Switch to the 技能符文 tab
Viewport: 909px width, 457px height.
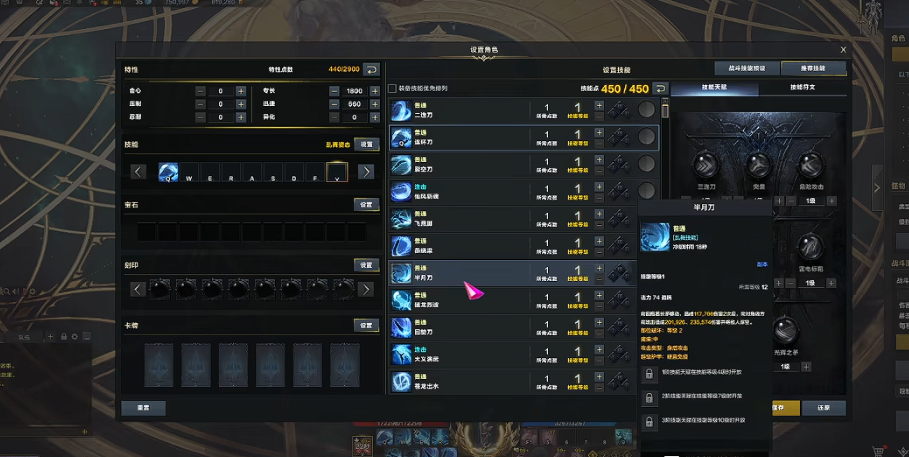click(x=802, y=89)
